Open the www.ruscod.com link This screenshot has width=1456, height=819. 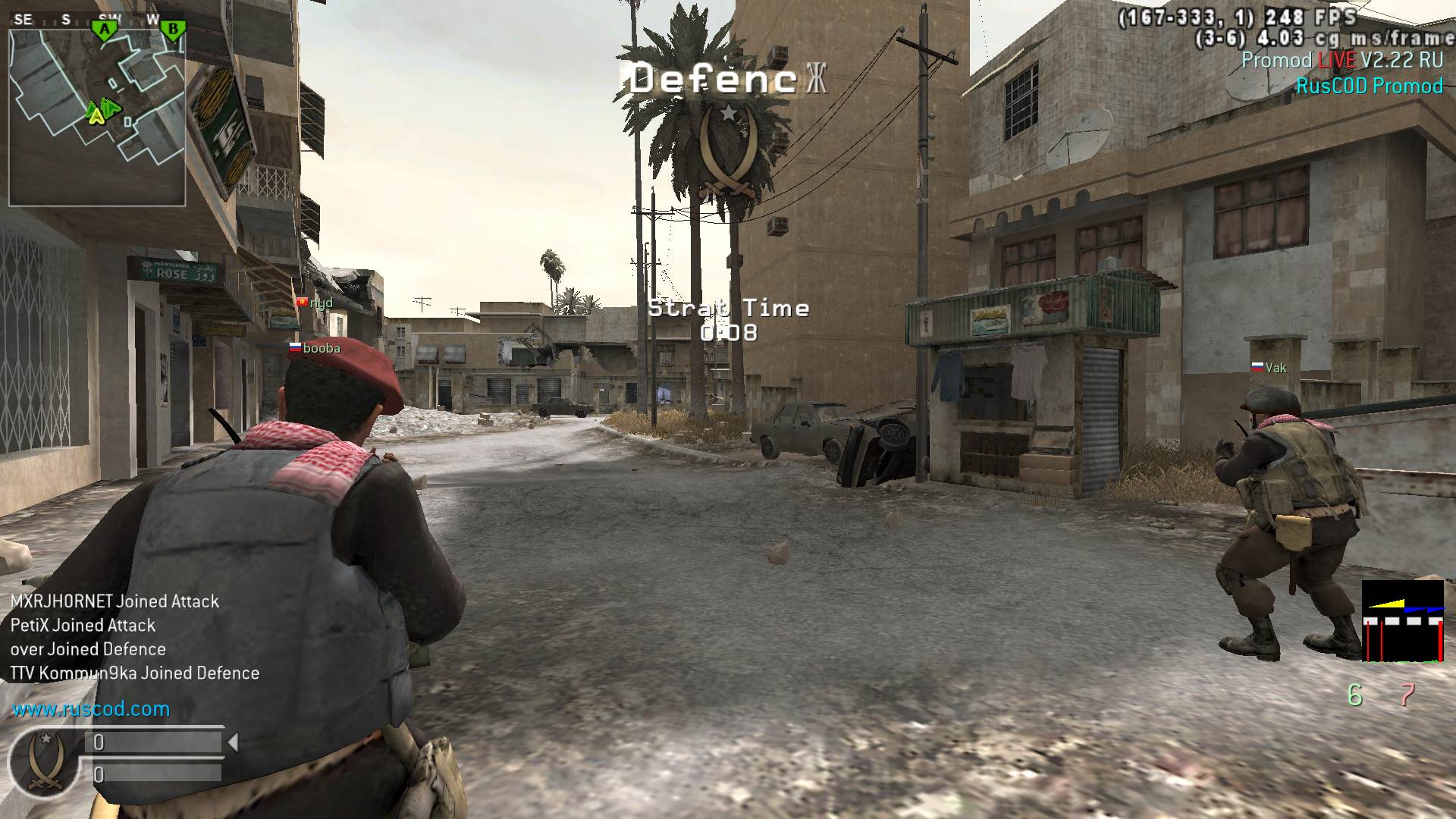point(91,709)
